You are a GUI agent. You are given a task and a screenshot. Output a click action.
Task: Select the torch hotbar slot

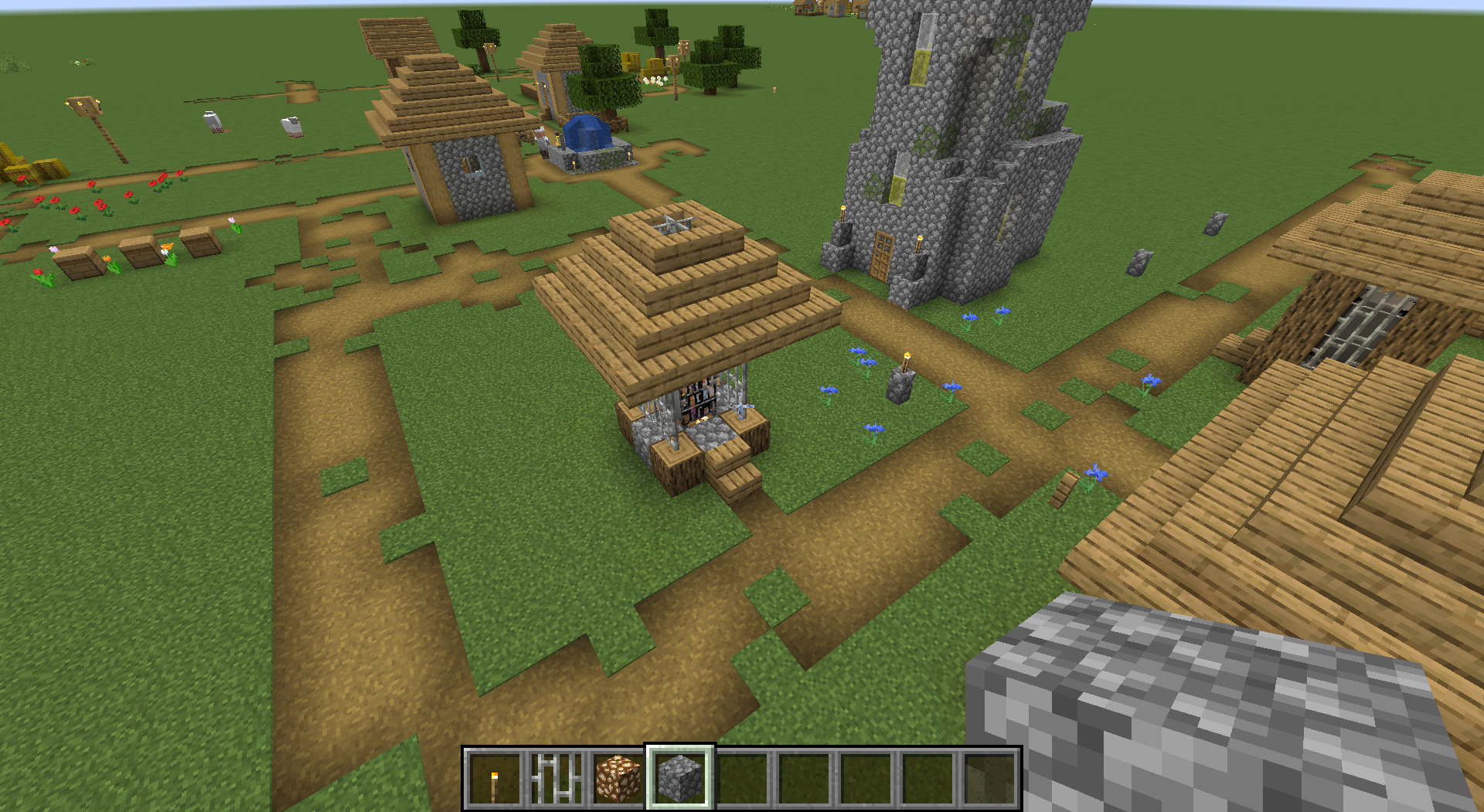tap(495, 779)
